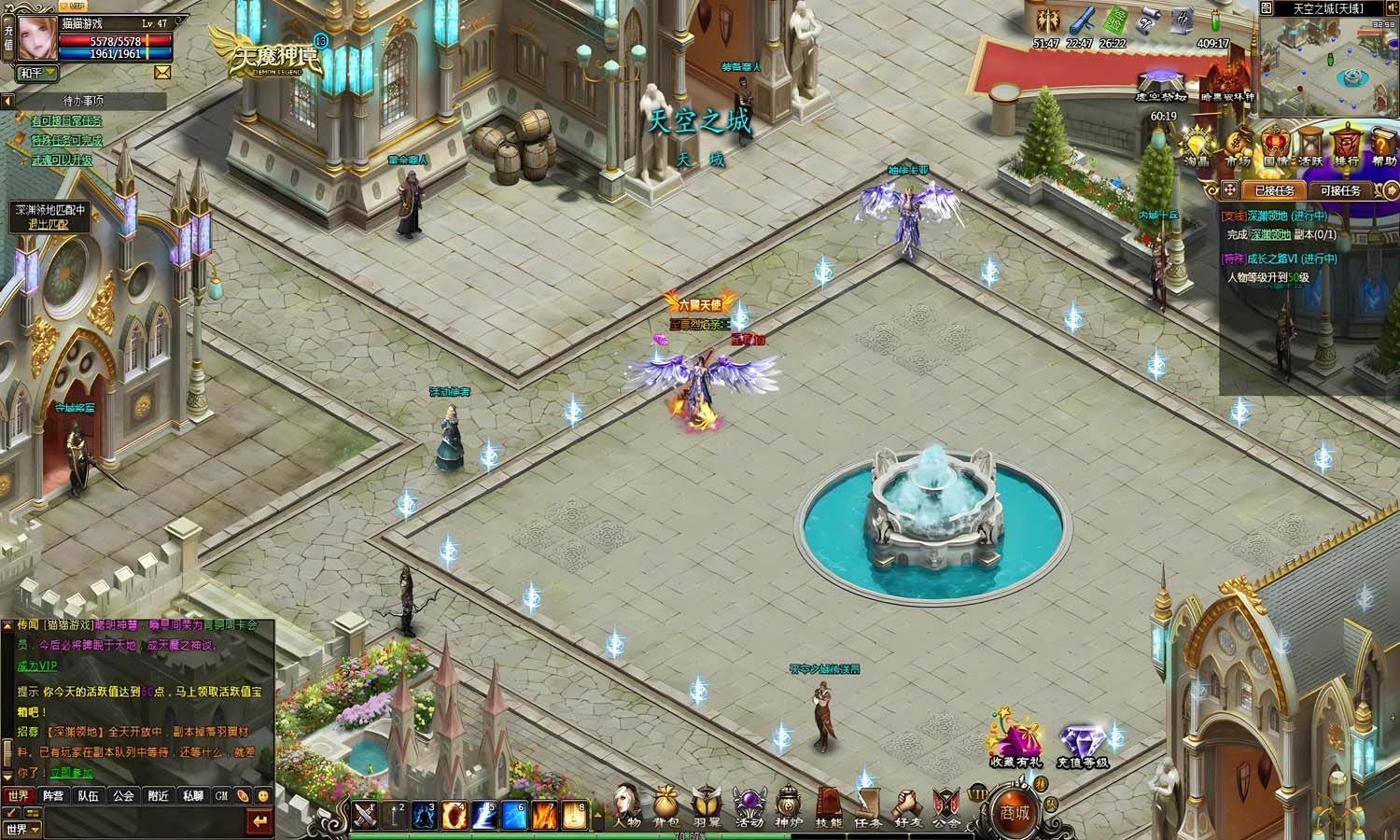Open the 充值等级 recharge diamond icon
The image size is (1400, 840).
tap(1083, 747)
